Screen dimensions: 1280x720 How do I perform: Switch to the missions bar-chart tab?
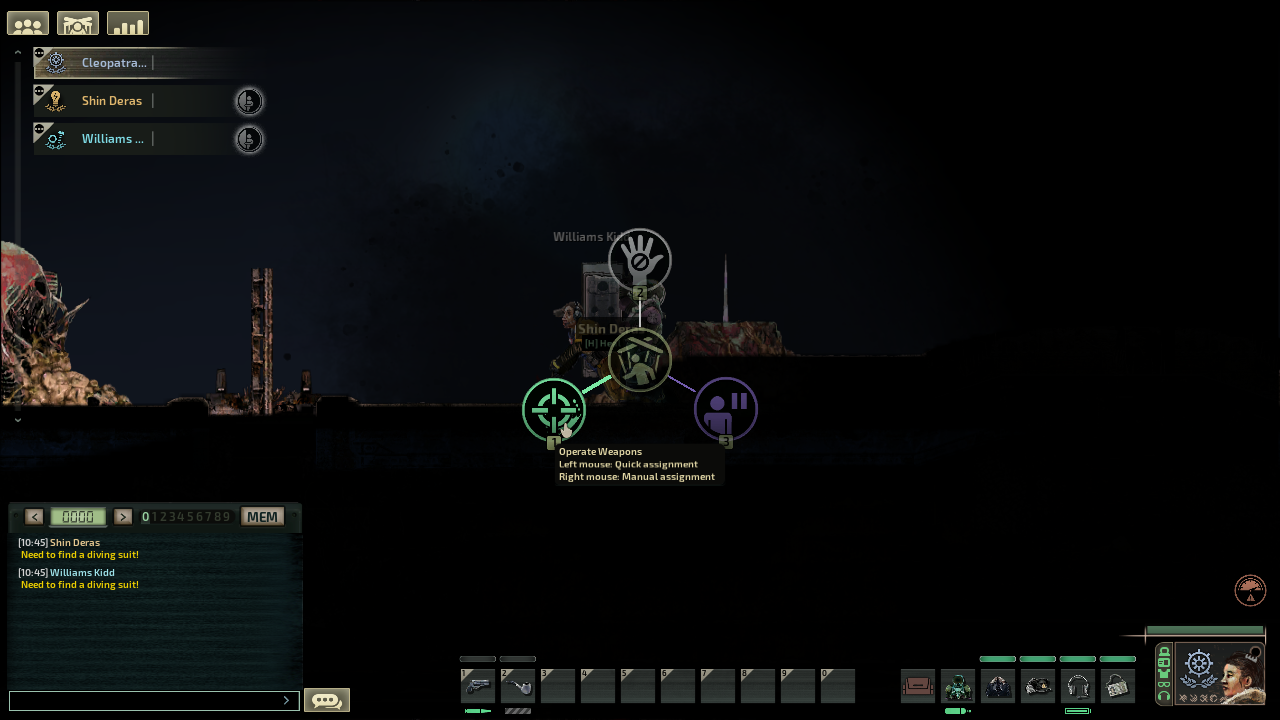click(x=127, y=22)
